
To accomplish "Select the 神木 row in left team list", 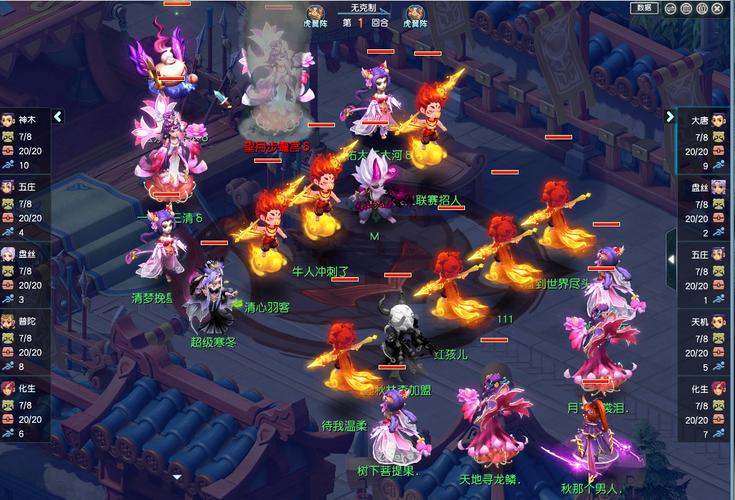I will click(27, 139).
